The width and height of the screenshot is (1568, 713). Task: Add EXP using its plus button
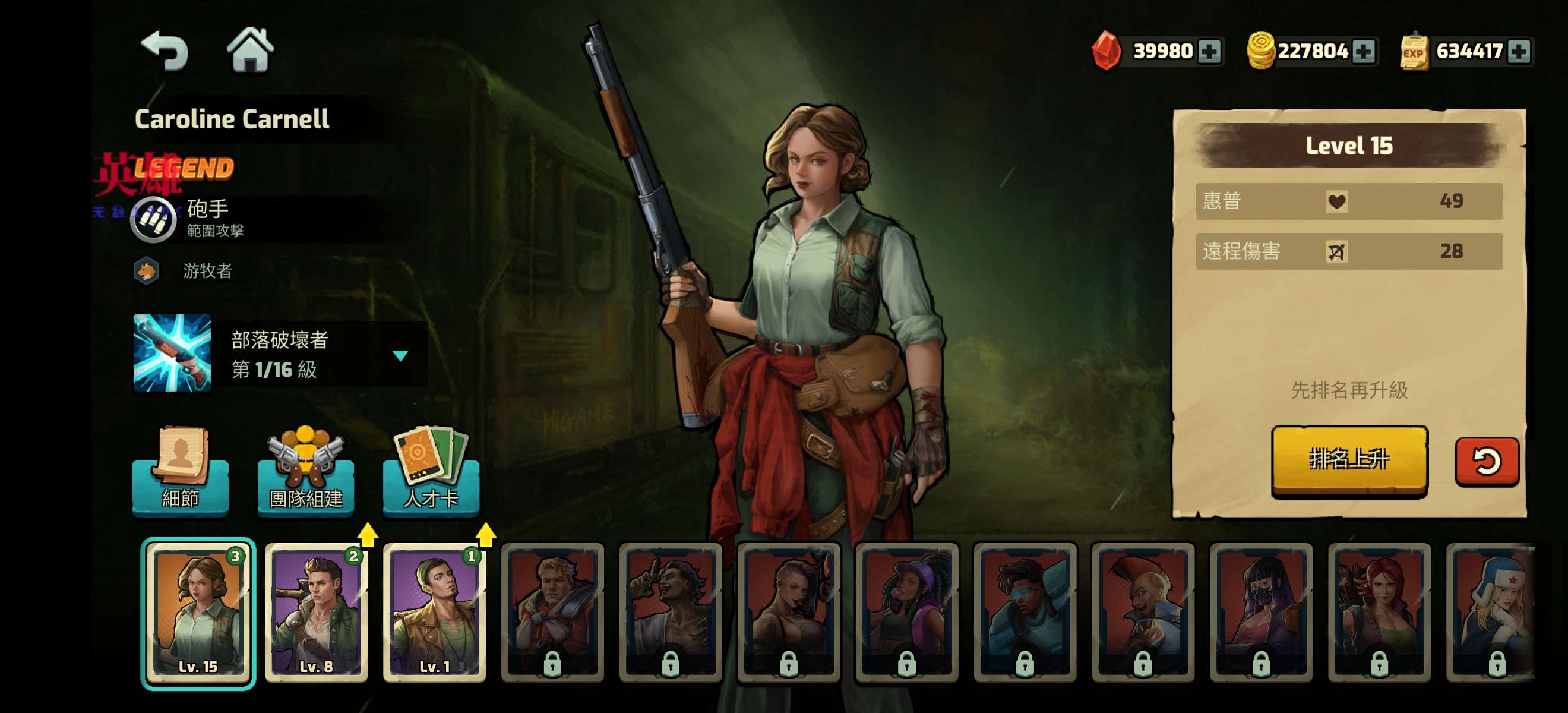tap(1518, 51)
